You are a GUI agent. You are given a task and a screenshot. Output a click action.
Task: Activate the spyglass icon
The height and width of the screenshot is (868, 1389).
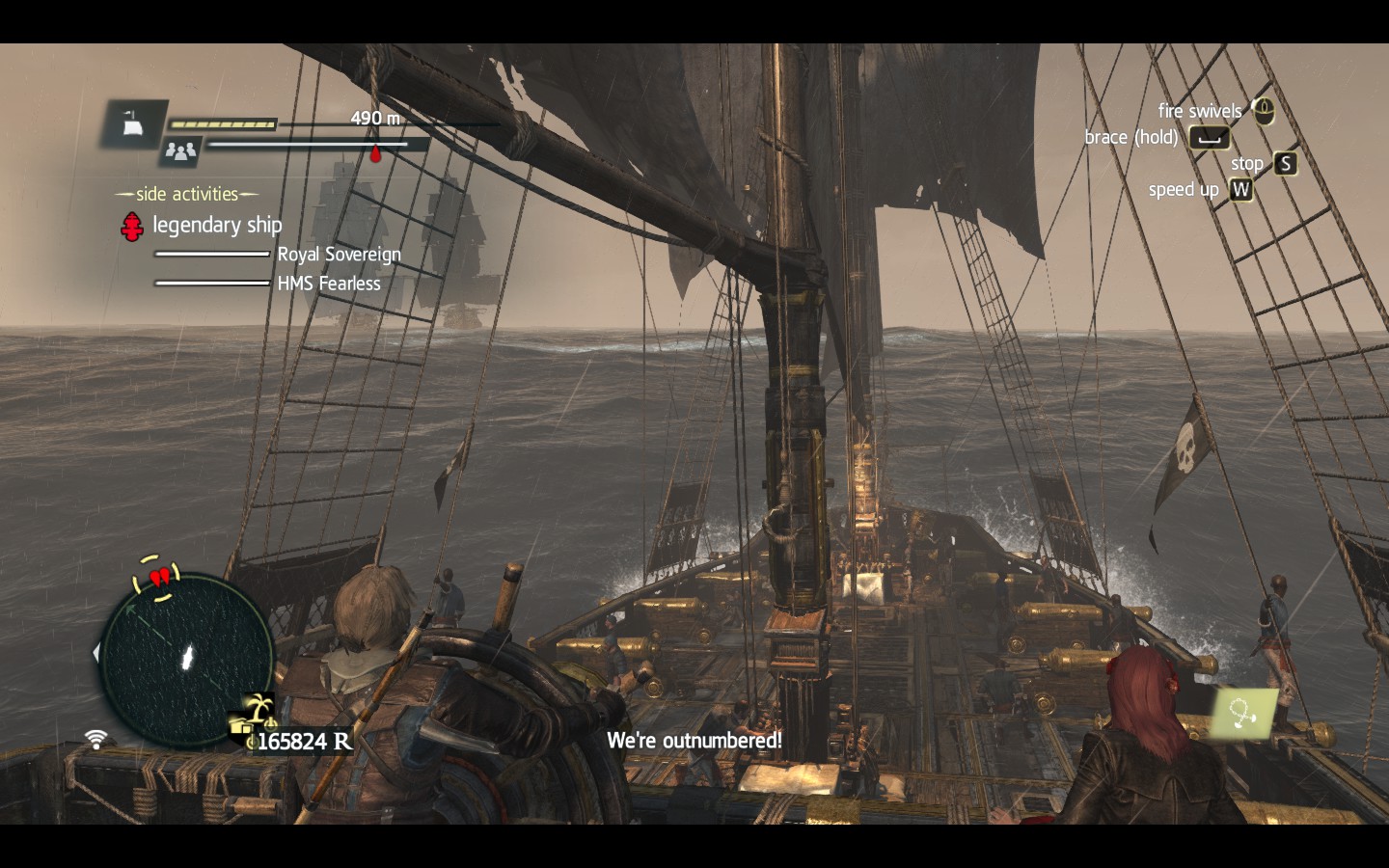[1243, 713]
